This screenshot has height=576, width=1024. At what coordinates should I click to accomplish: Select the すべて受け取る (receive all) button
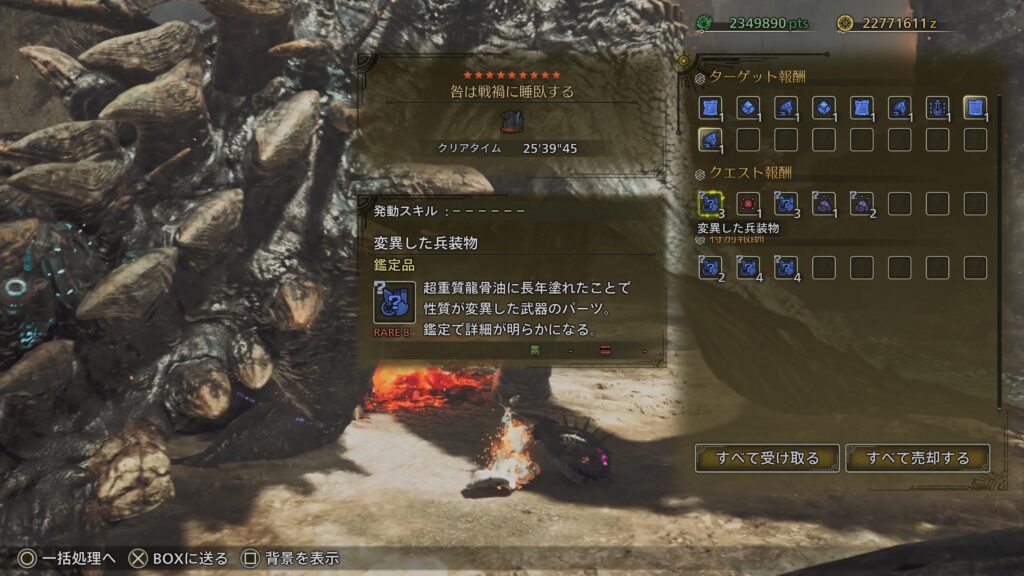pyautogui.click(x=767, y=458)
